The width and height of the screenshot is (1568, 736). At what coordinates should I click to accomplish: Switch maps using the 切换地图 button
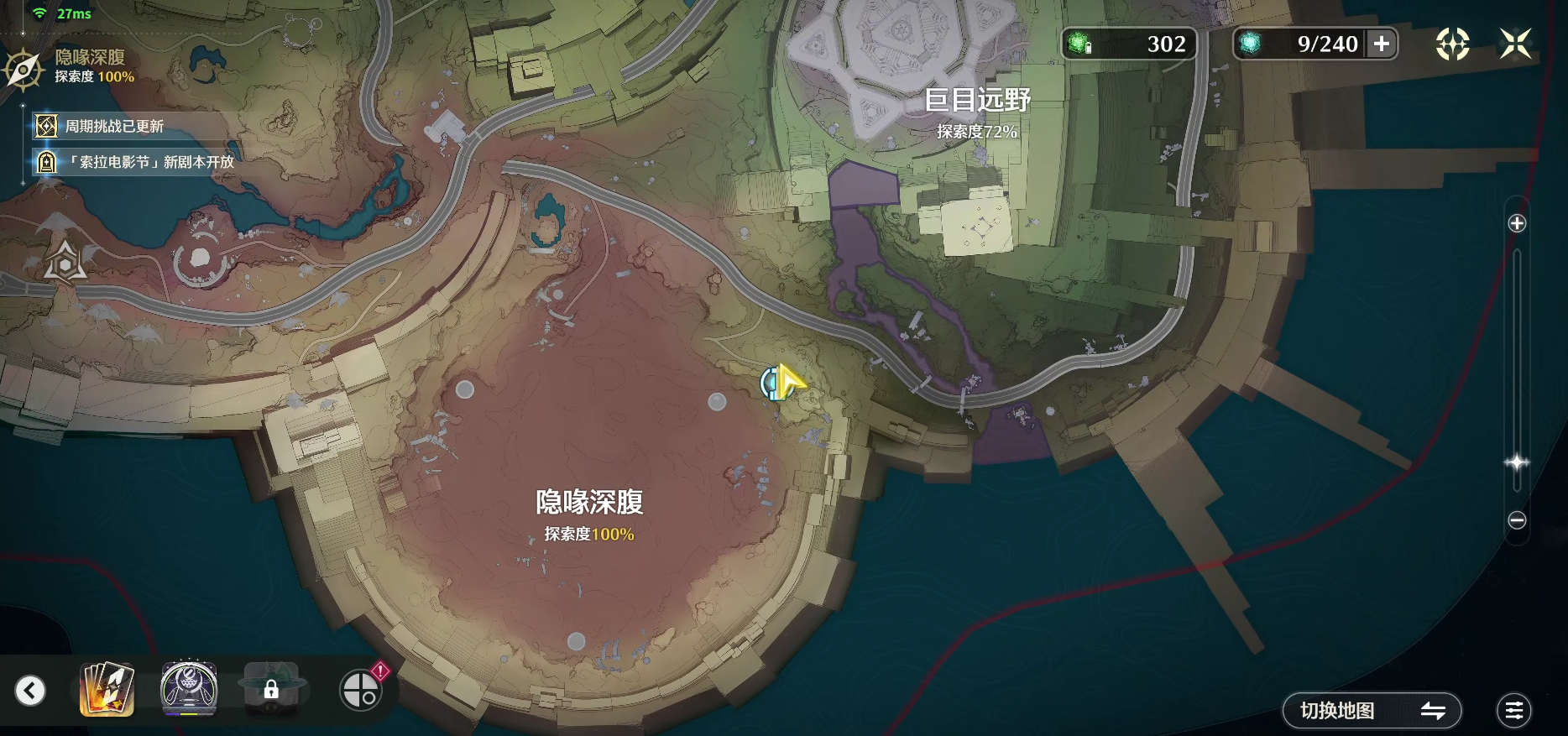1372,711
